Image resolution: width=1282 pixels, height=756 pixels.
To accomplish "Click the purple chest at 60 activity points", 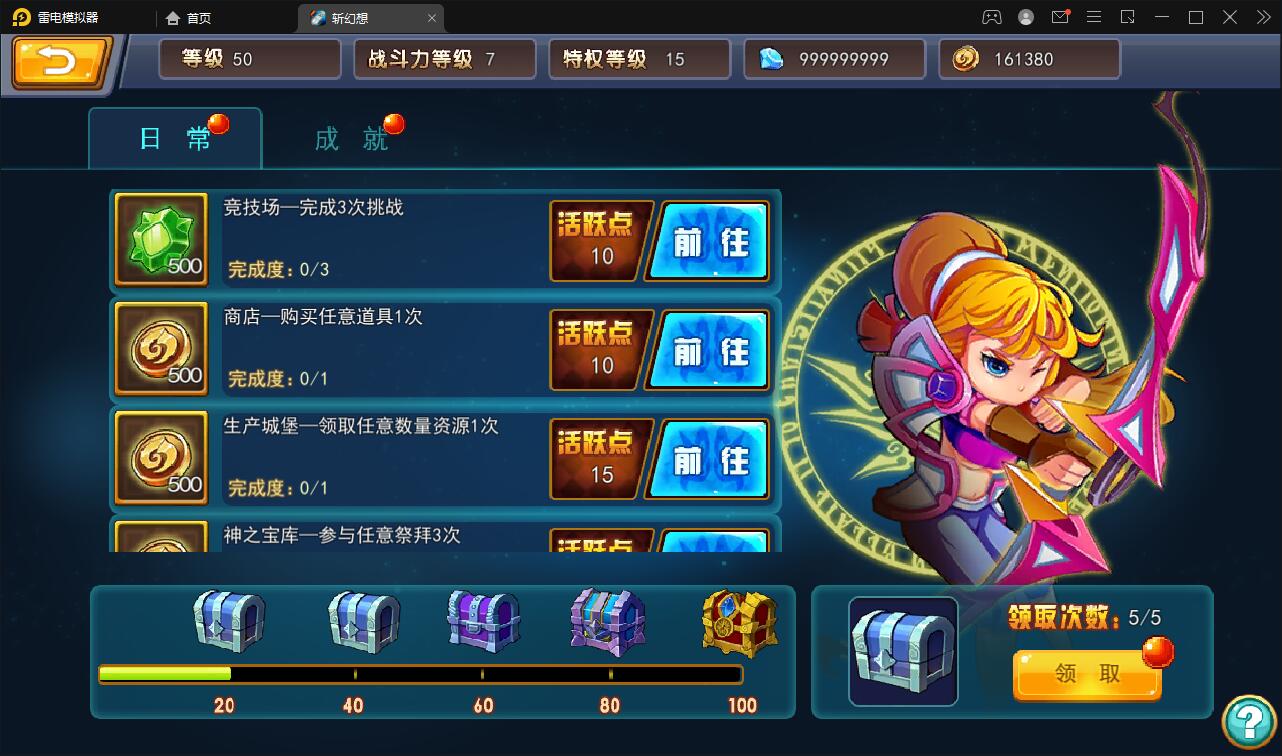I will (x=483, y=622).
